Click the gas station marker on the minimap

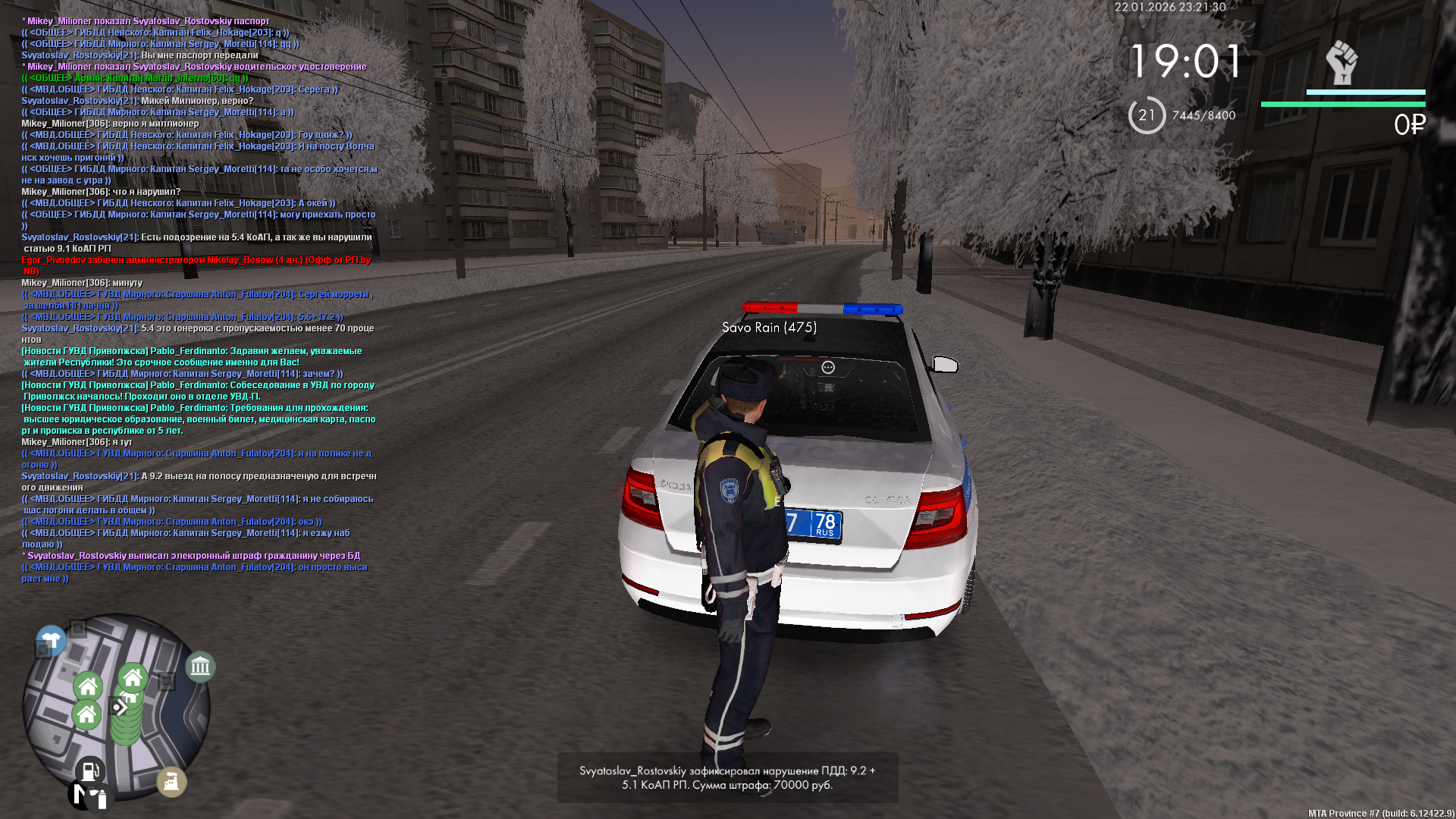pos(89,770)
